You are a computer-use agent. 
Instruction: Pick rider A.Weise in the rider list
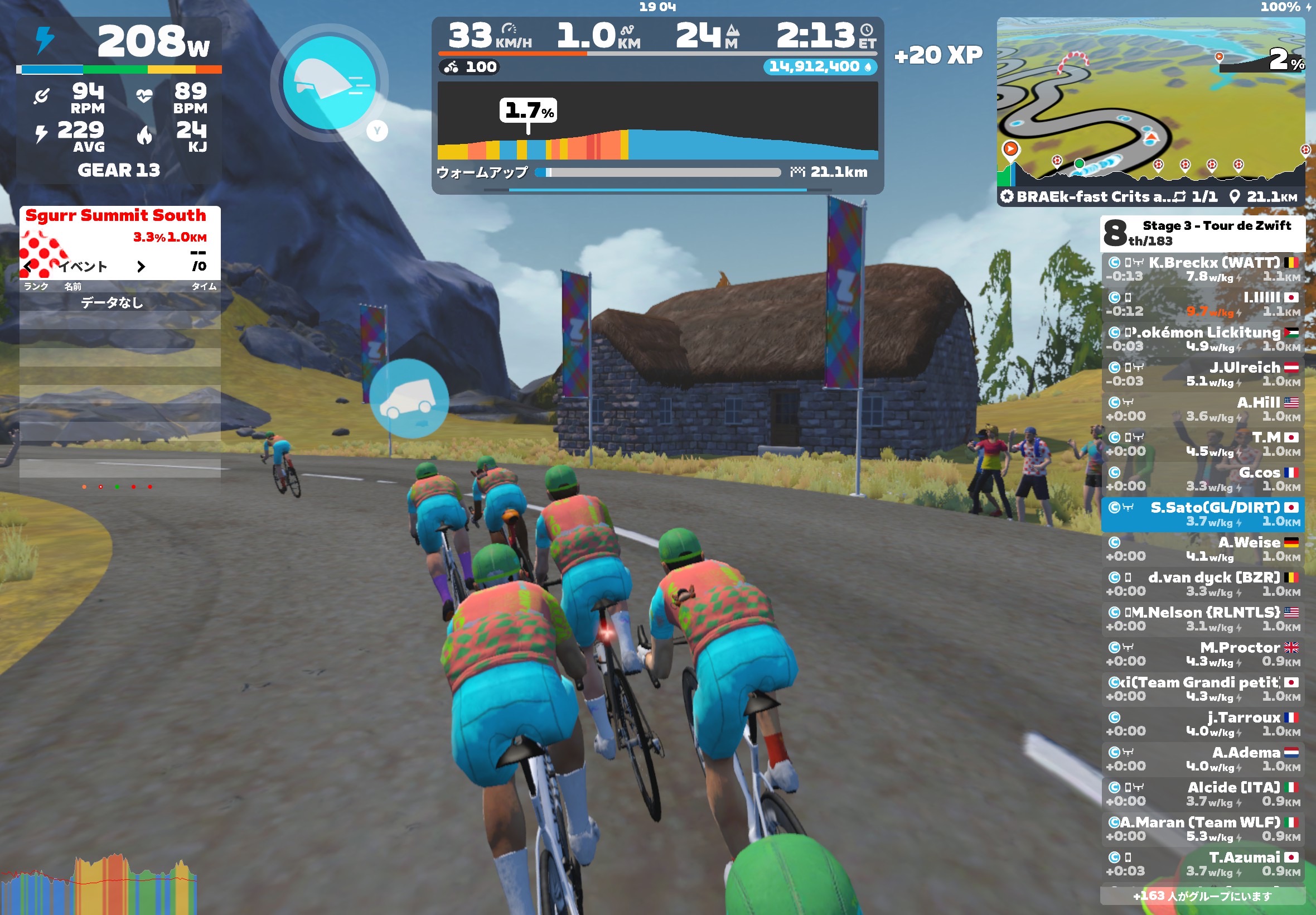pos(1202,549)
